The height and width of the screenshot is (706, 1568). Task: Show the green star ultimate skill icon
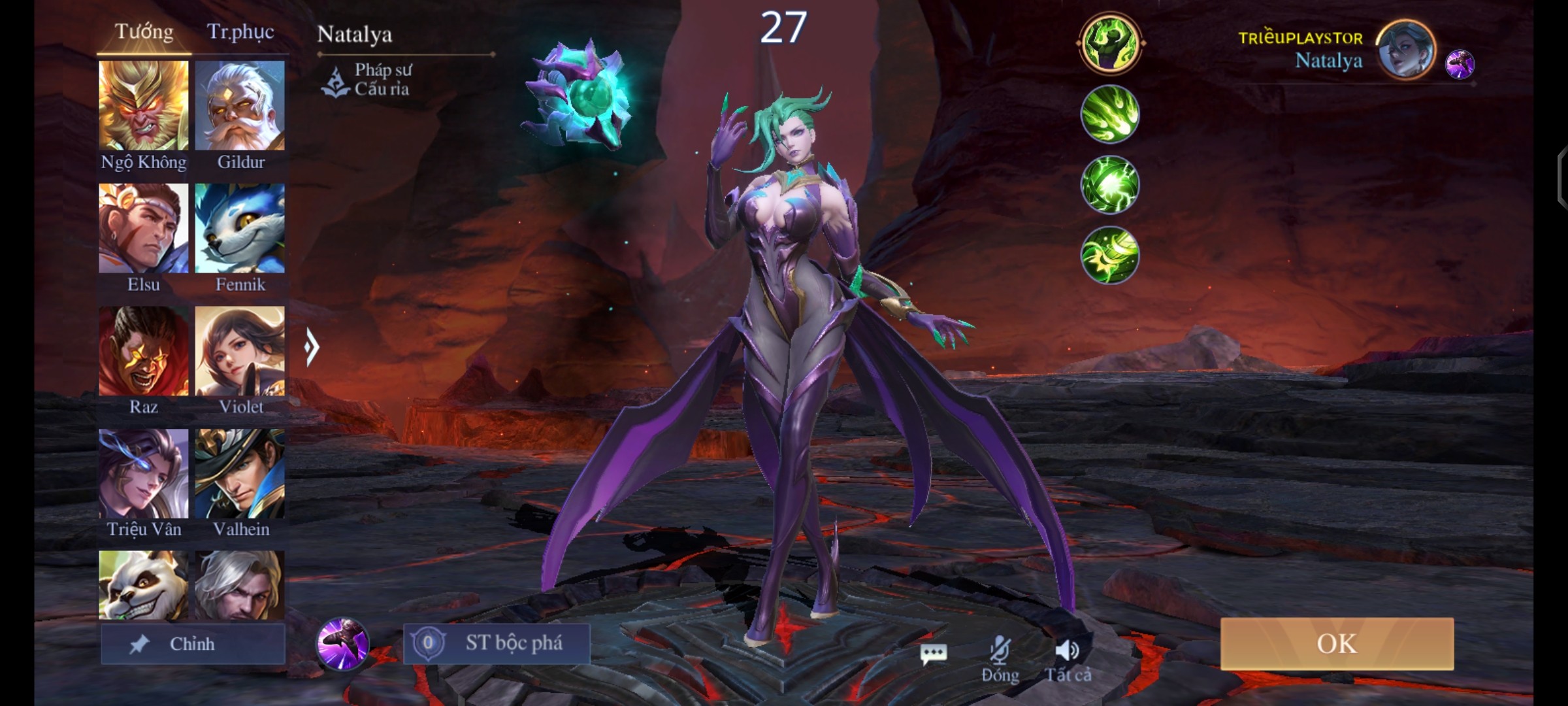pos(1109,255)
